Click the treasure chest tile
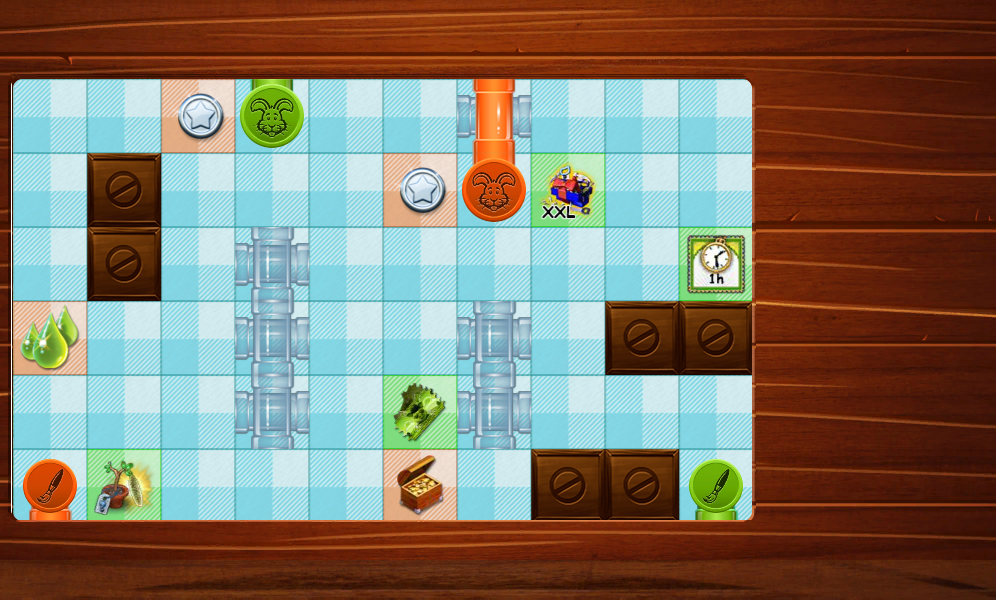996x600 pixels. coord(420,486)
